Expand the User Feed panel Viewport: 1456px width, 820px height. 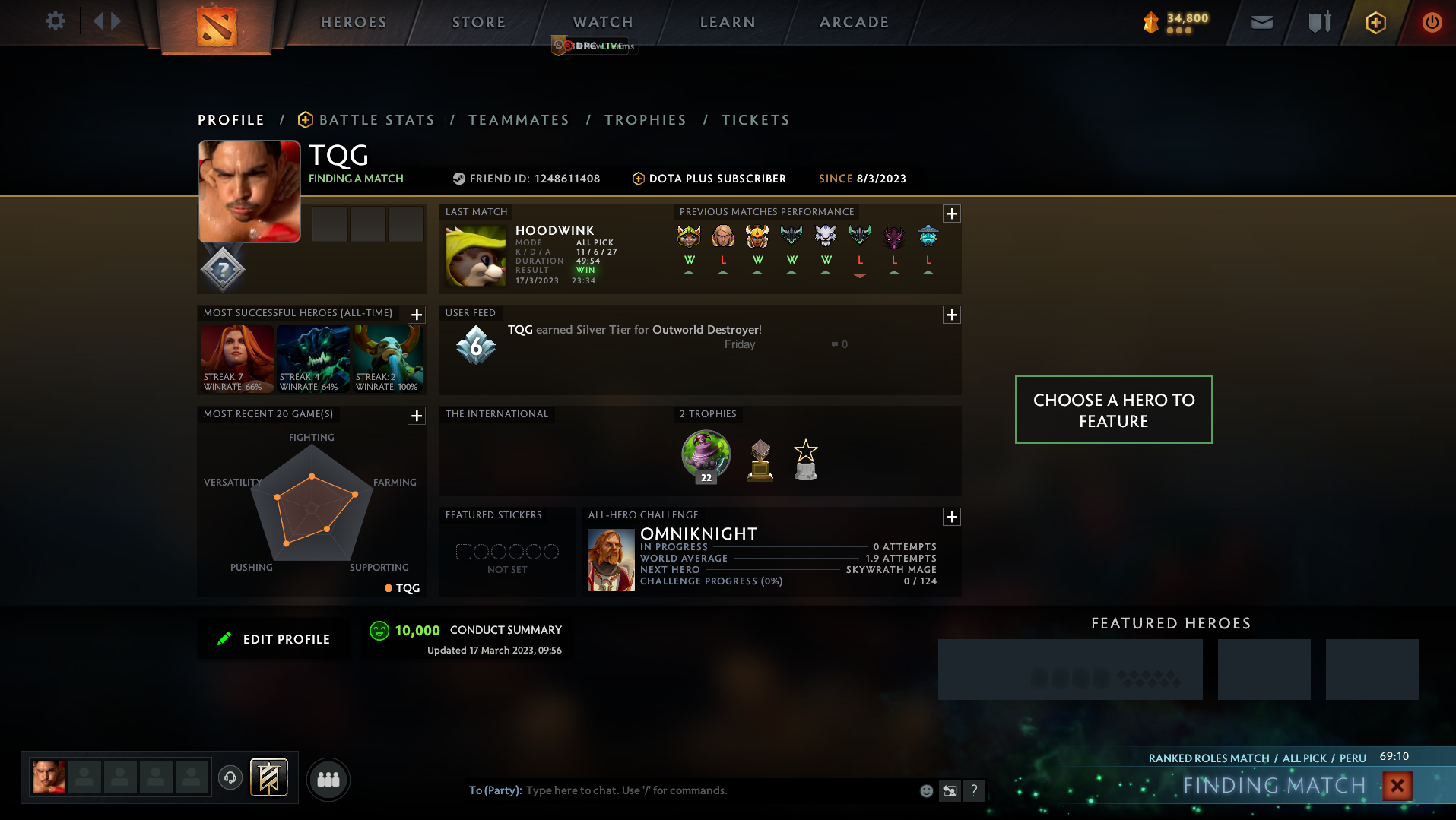tap(951, 315)
